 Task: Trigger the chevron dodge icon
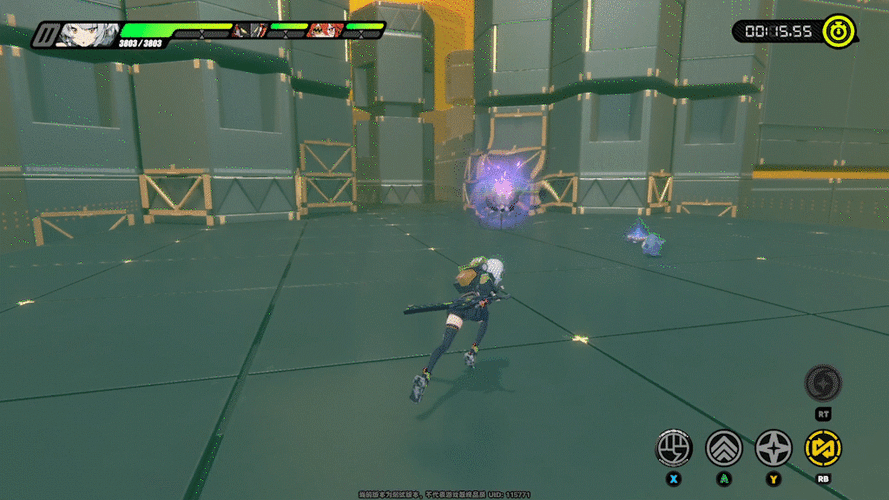click(723, 448)
